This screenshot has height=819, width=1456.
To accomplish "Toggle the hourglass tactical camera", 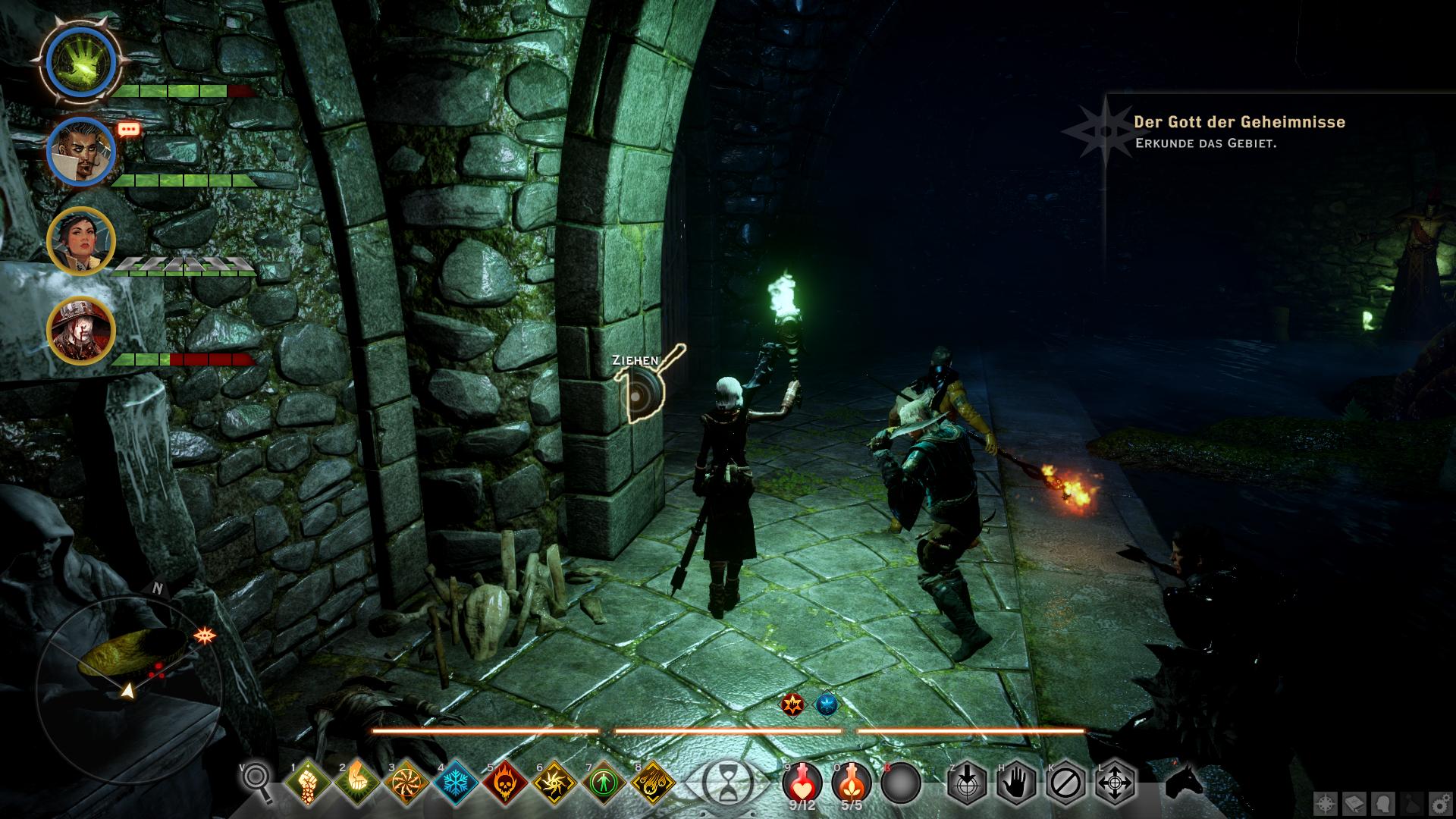I will tap(727, 781).
